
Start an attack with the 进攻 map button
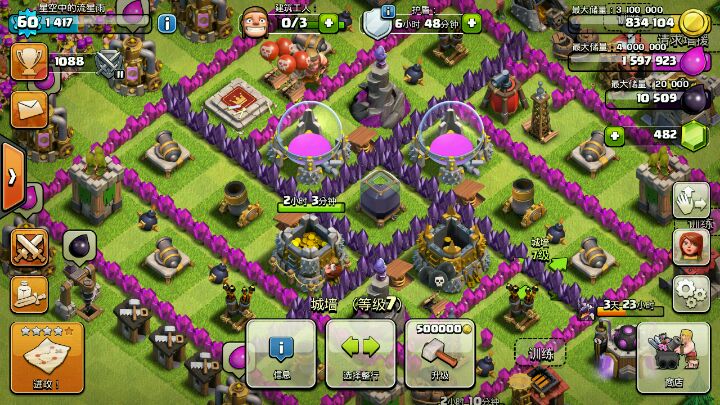point(46,359)
